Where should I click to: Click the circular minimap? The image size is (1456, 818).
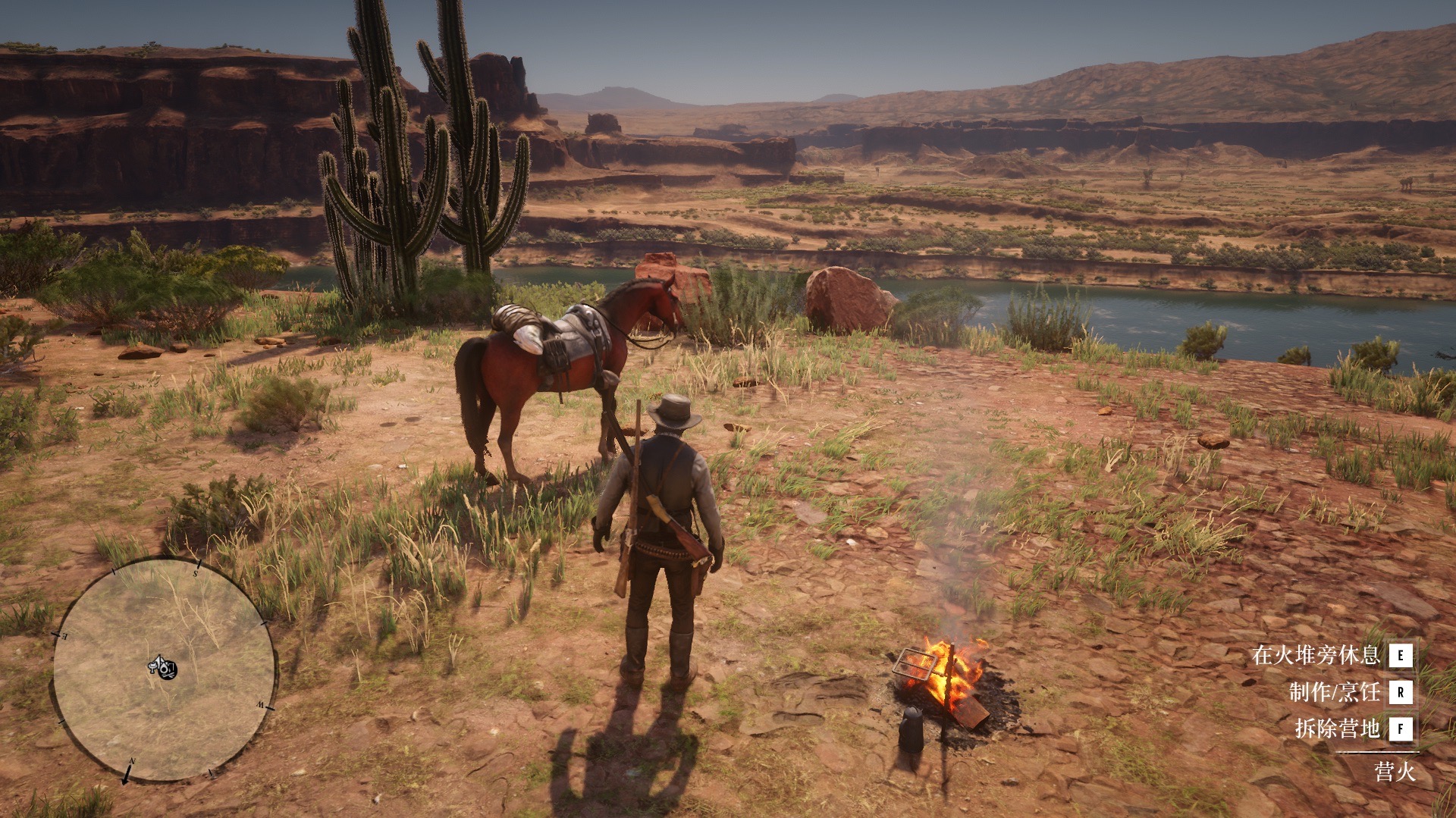[x=164, y=670]
